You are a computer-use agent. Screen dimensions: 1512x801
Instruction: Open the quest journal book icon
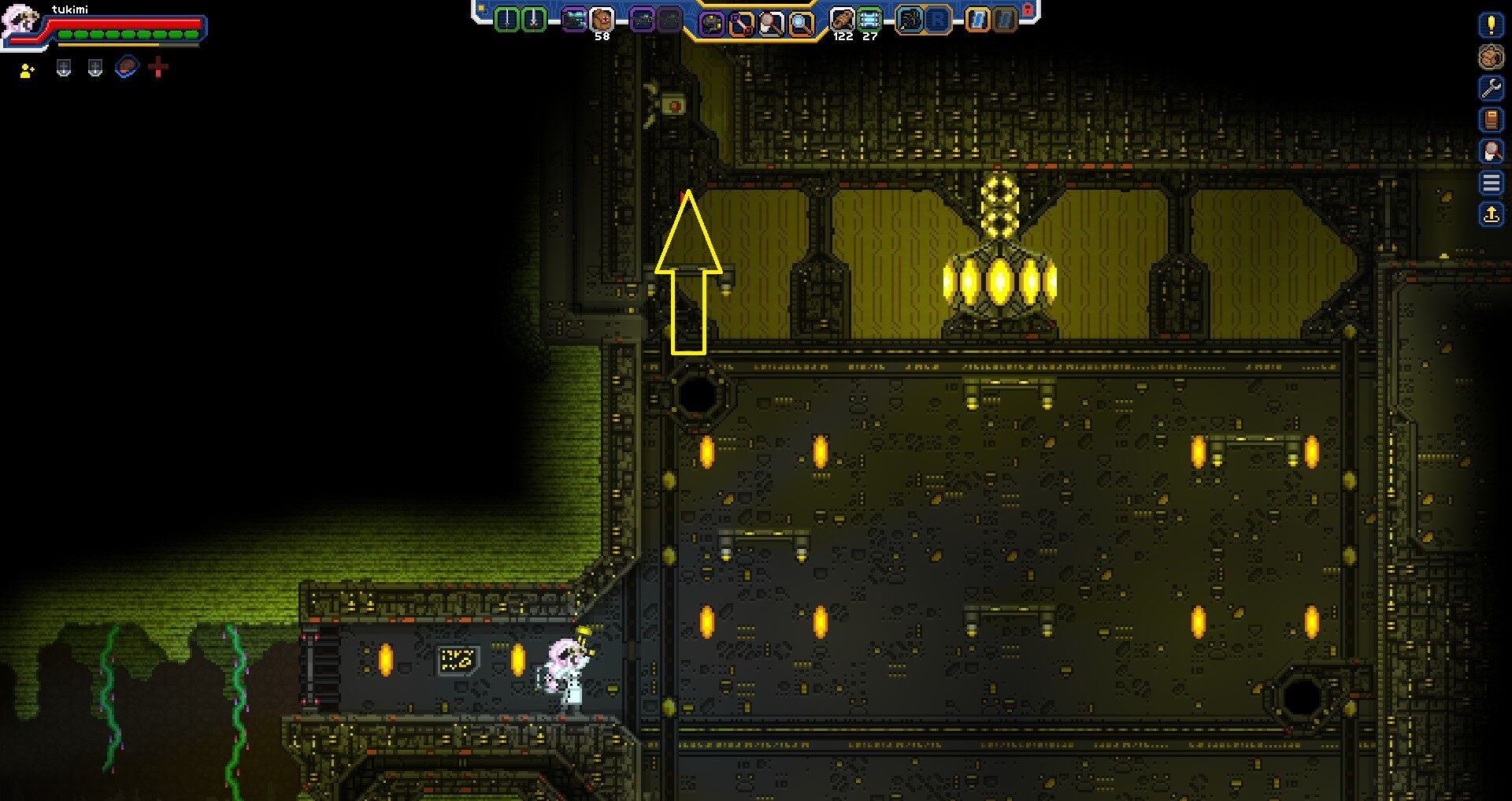1491,120
